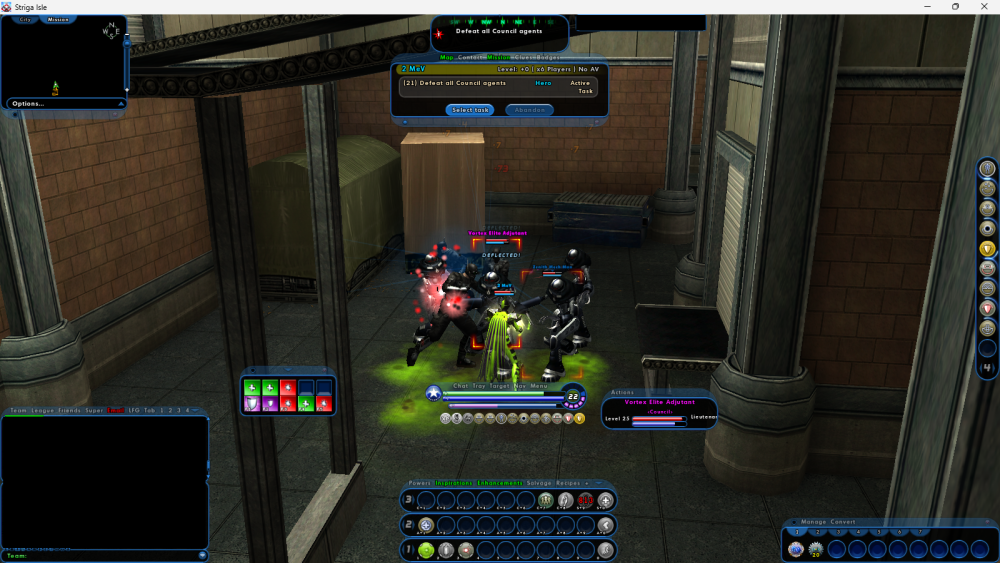The width and height of the screenshot is (1000, 563).
Task: Use the red 813 power icon
Action: point(586,500)
